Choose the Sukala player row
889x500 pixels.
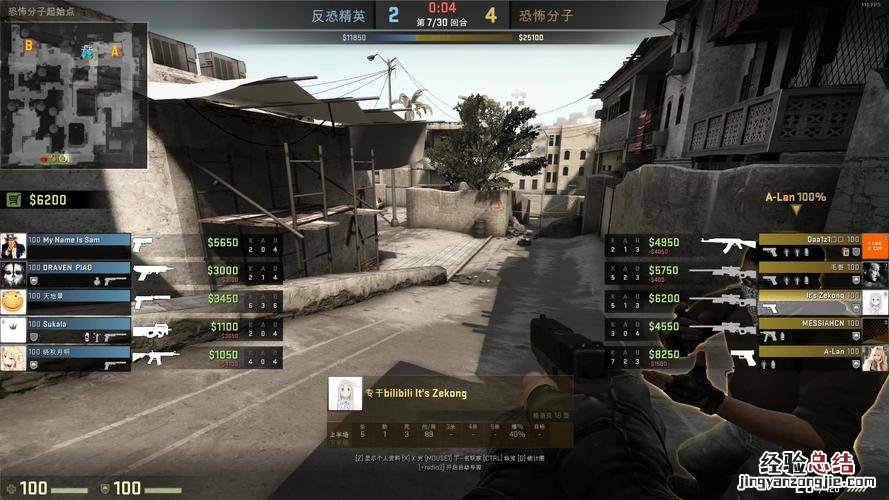pyautogui.click(x=79, y=325)
